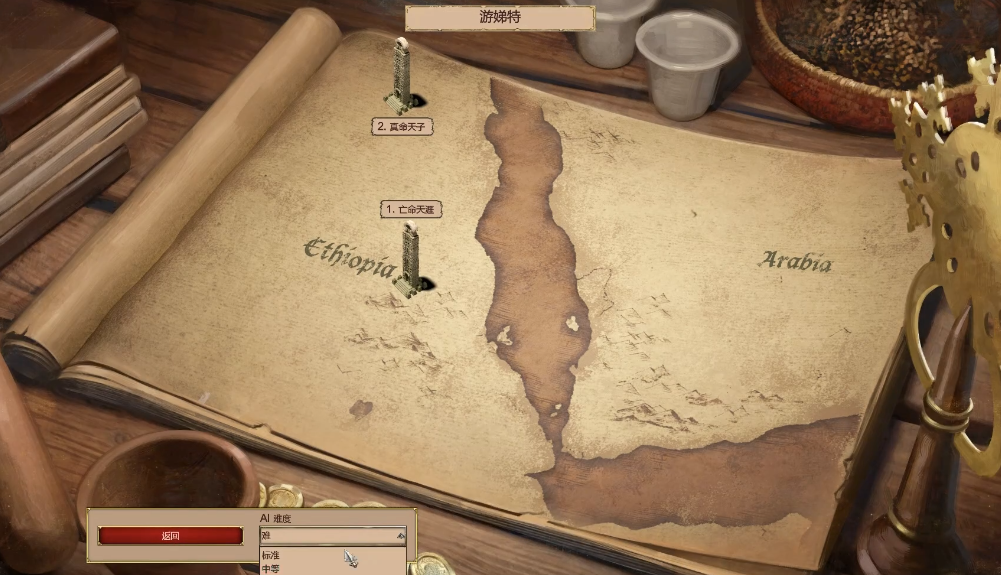Choose the stele icon above 真命天子
The image size is (1001, 575).
(400, 75)
